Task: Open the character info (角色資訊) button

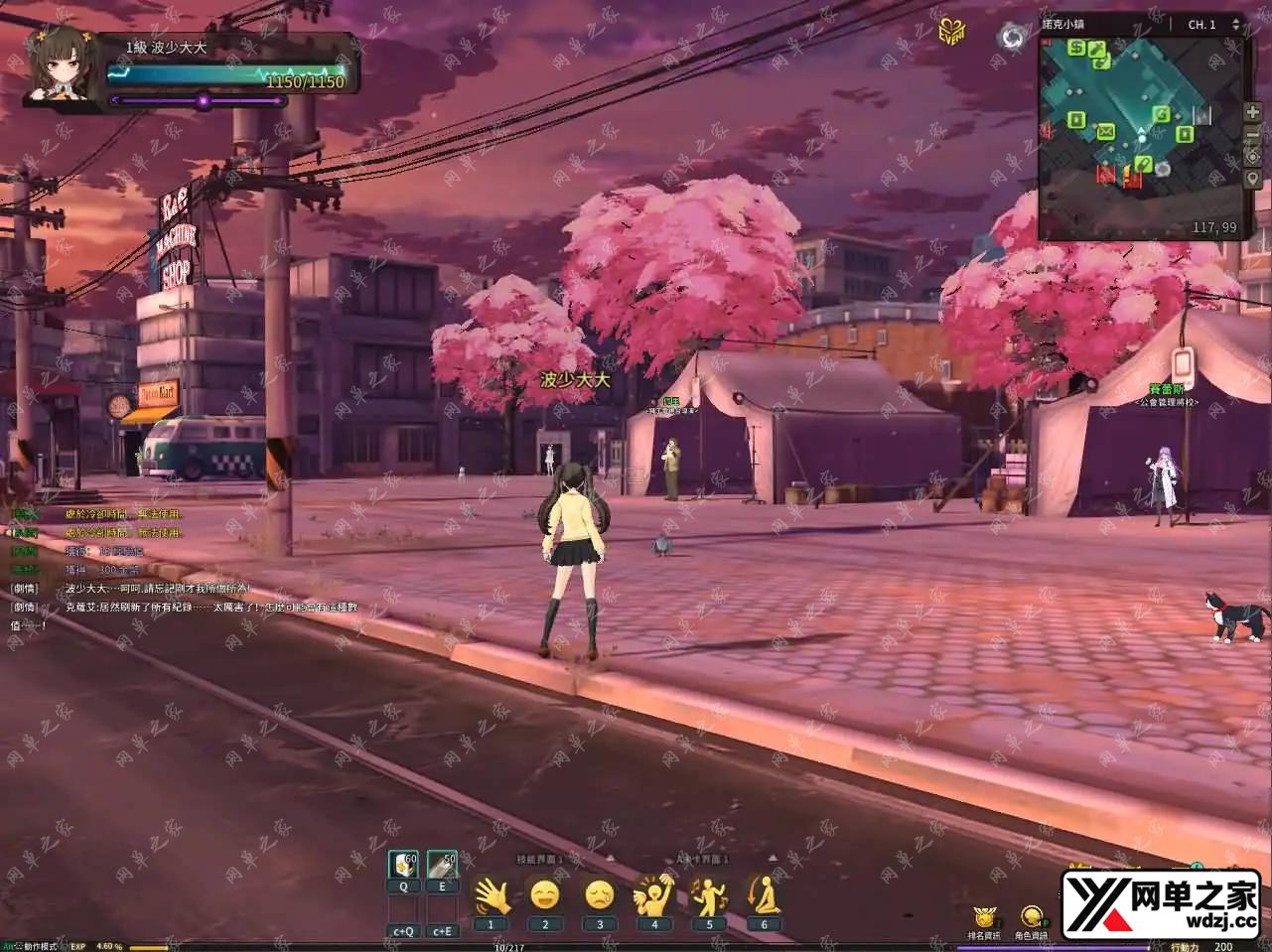Action: [1032, 918]
